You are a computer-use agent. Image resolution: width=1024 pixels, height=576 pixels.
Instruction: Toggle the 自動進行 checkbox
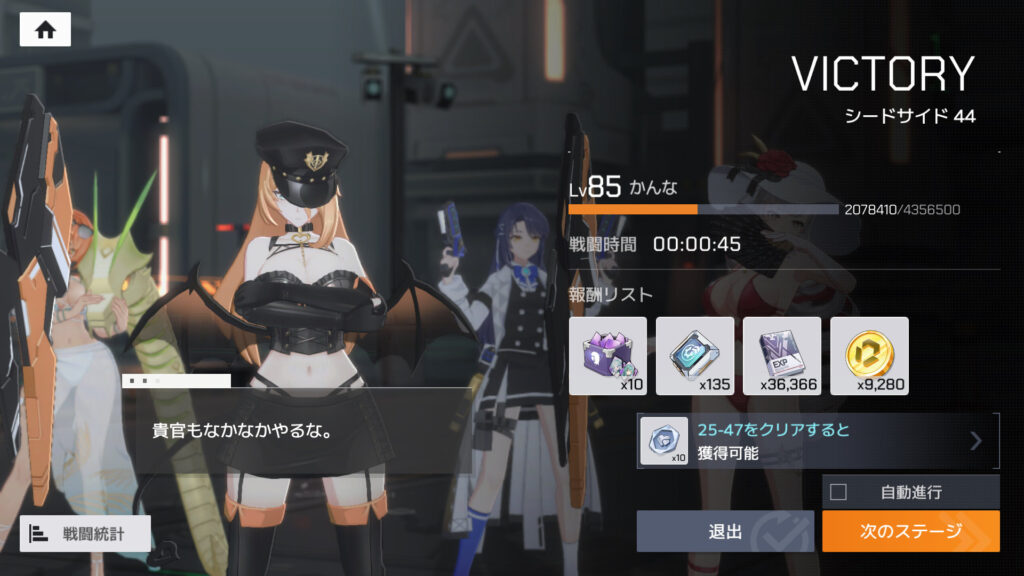click(839, 492)
